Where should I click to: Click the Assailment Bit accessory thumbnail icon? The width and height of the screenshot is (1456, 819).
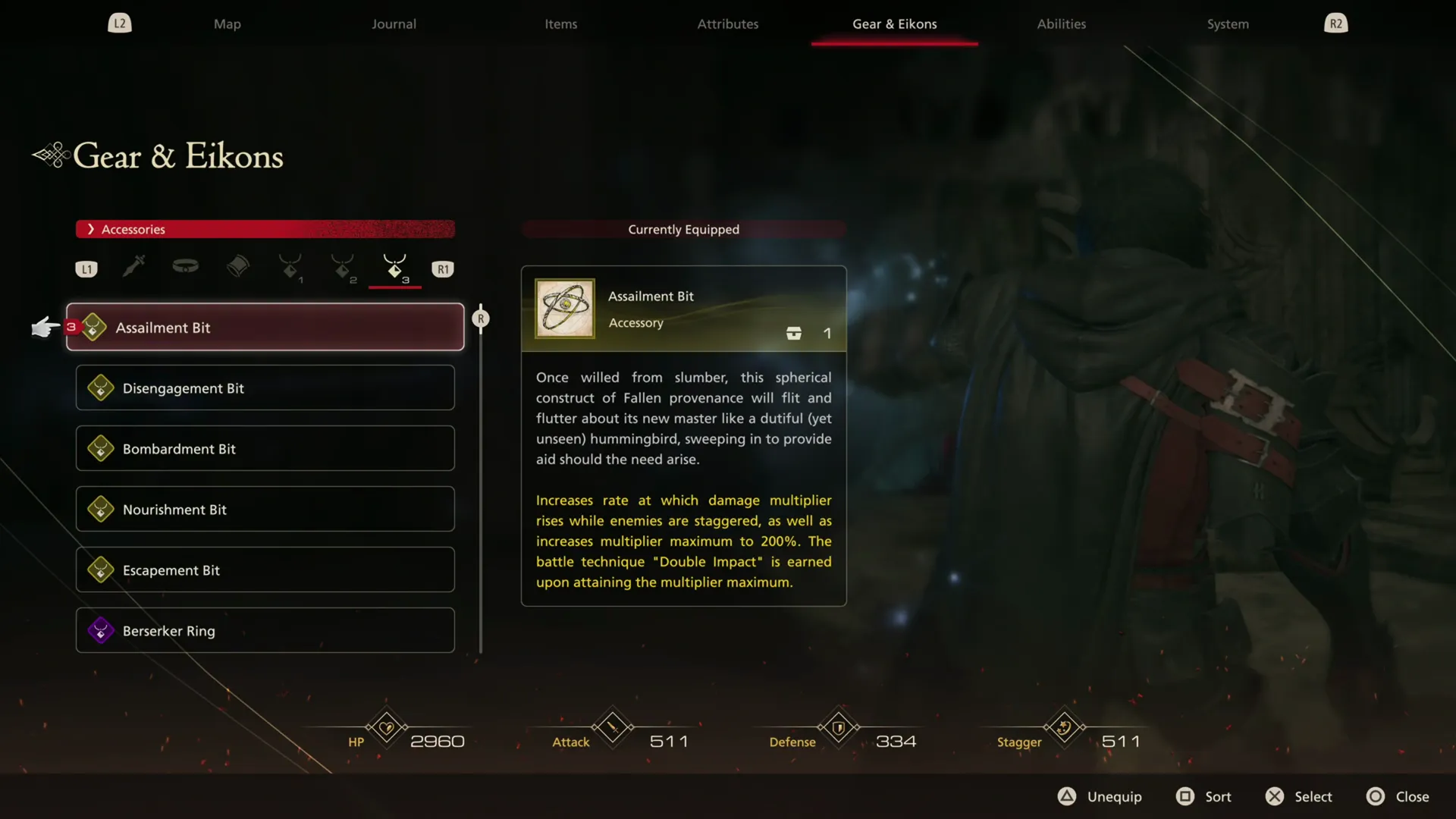[x=563, y=309]
